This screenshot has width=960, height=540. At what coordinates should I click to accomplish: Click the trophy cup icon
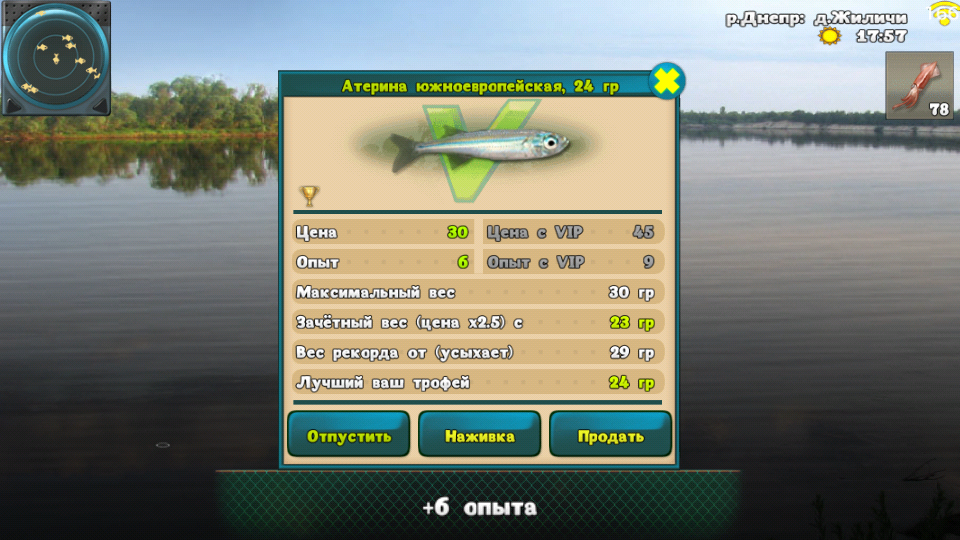pos(309,195)
